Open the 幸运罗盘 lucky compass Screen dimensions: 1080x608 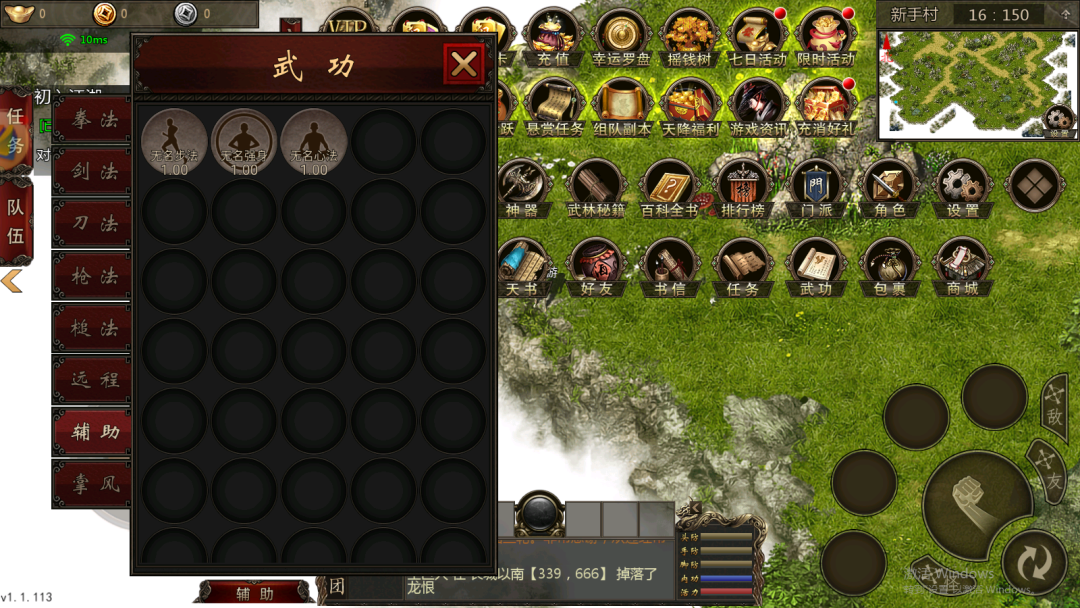[x=621, y=38]
